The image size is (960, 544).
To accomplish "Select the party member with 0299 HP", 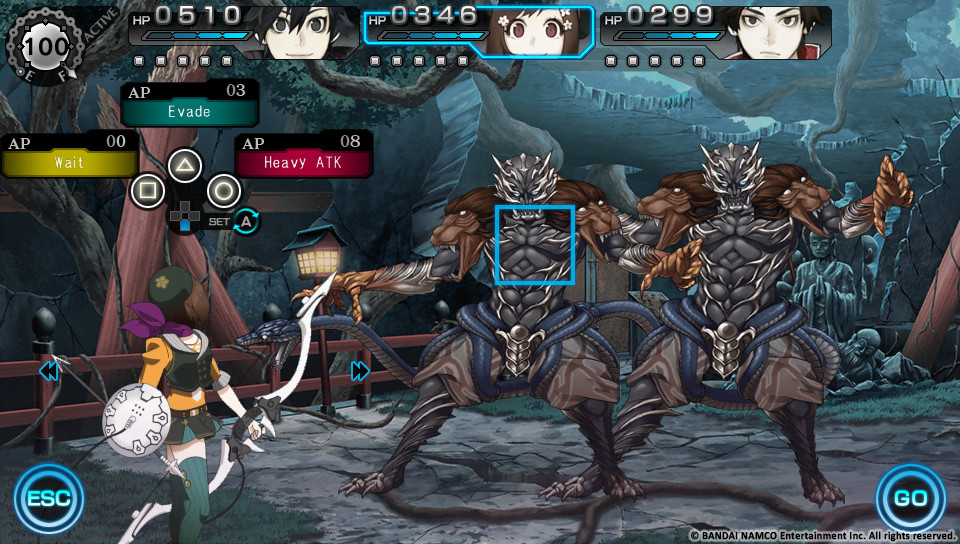I will (715, 30).
